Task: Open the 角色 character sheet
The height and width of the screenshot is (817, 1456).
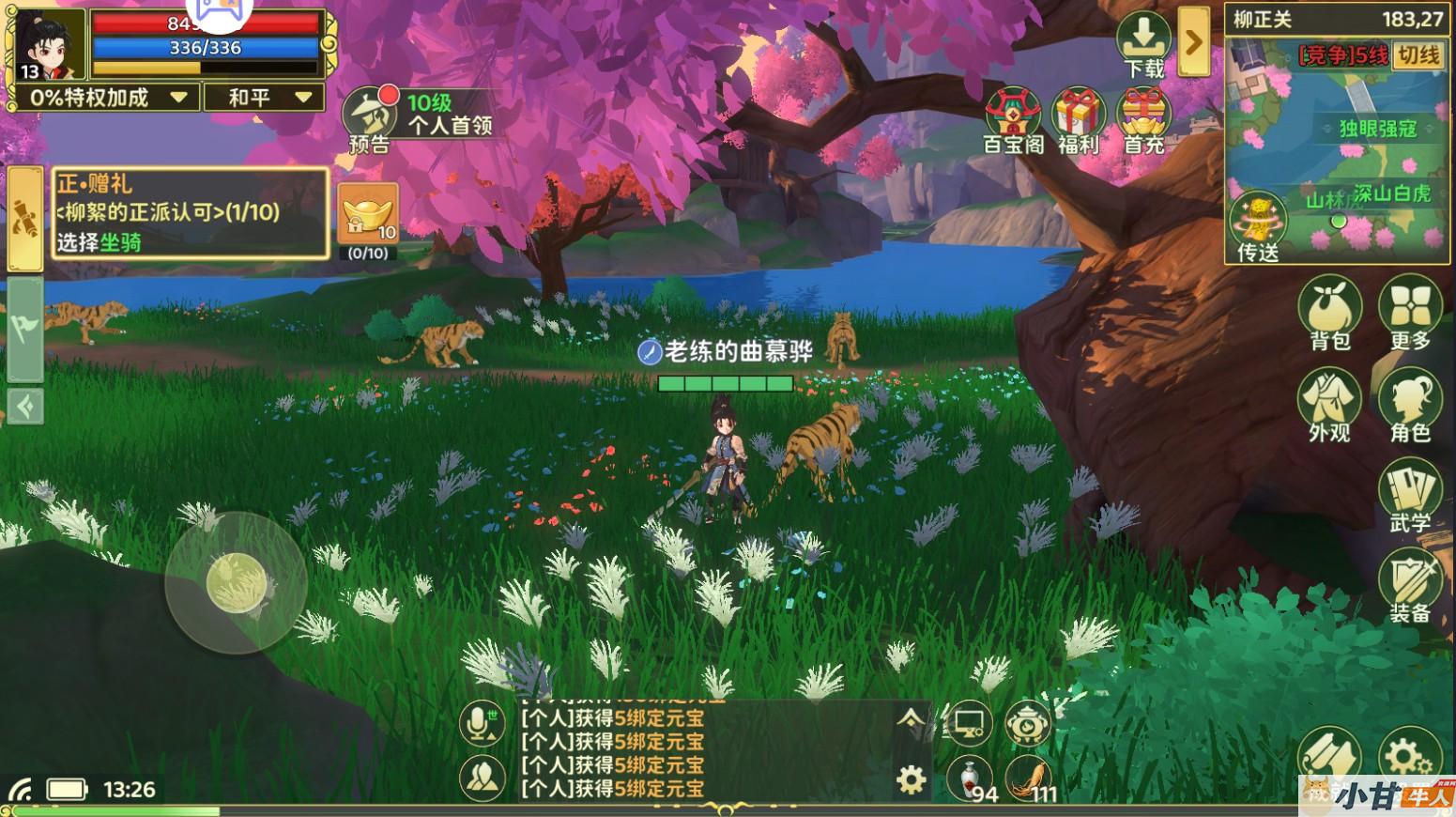Action: click(x=1409, y=405)
